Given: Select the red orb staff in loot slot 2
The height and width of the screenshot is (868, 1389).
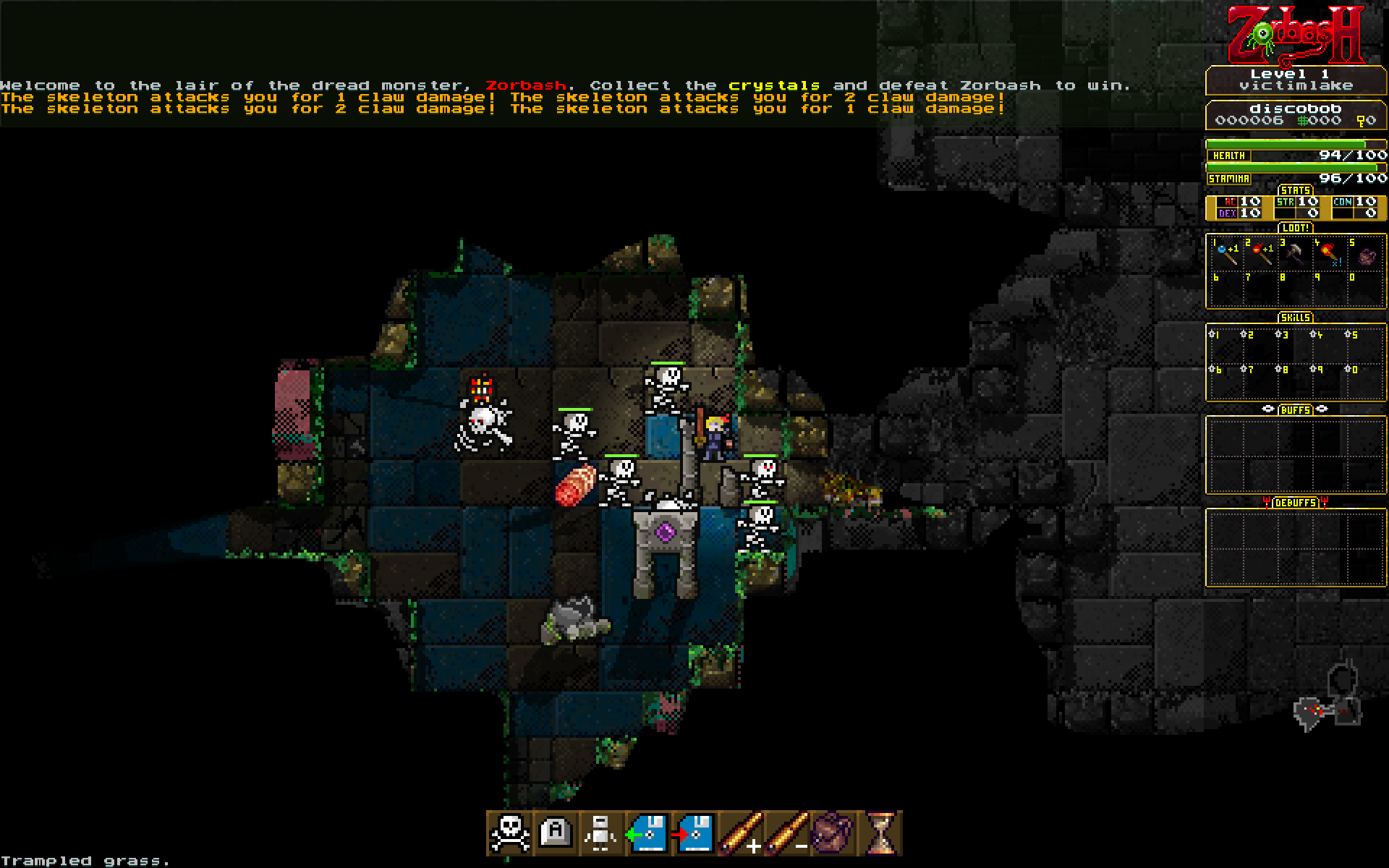Looking at the screenshot, I should point(1261,254).
